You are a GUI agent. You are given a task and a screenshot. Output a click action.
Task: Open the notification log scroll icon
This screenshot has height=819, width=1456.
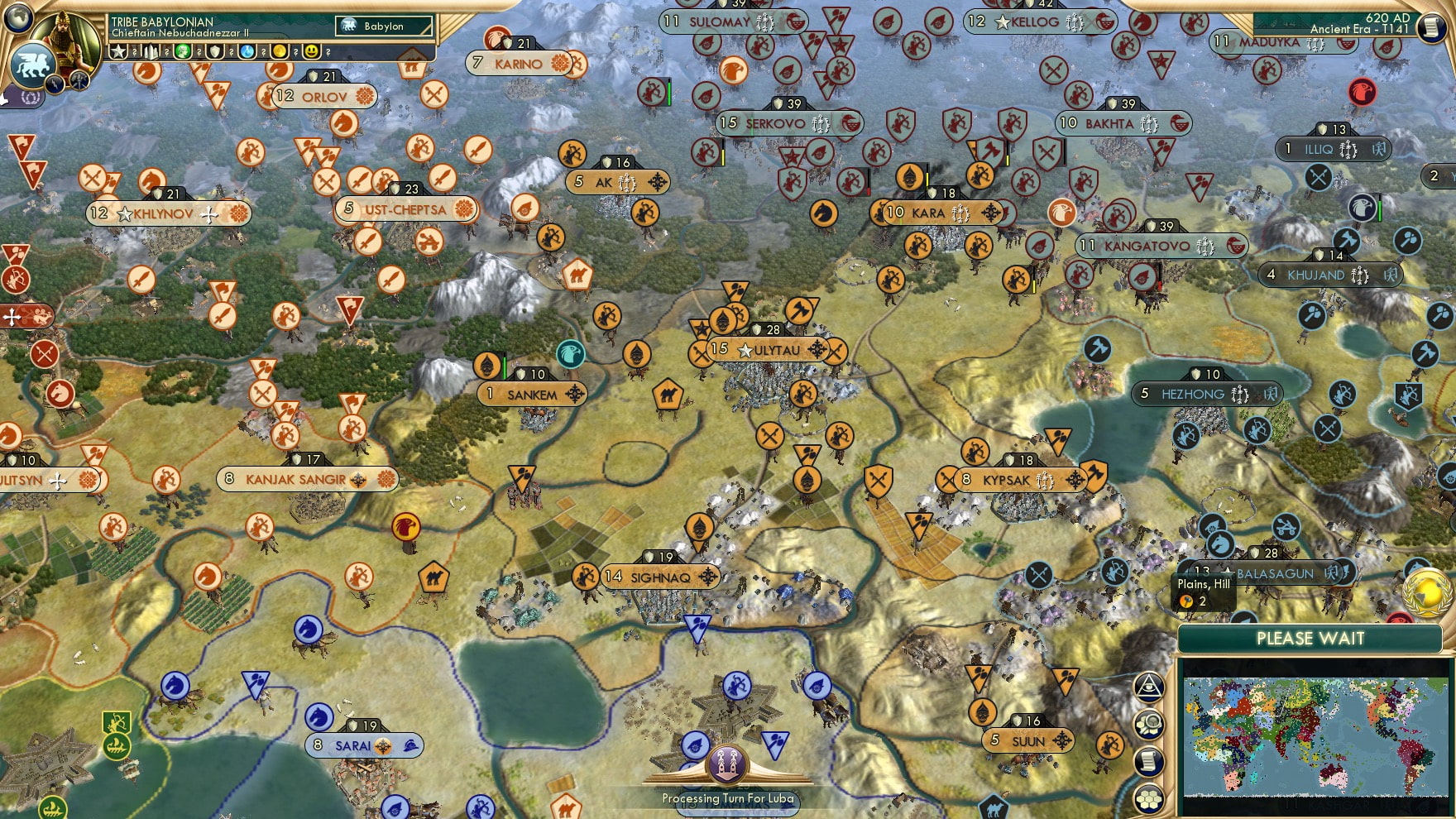pyautogui.click(x=1148, y=760)
